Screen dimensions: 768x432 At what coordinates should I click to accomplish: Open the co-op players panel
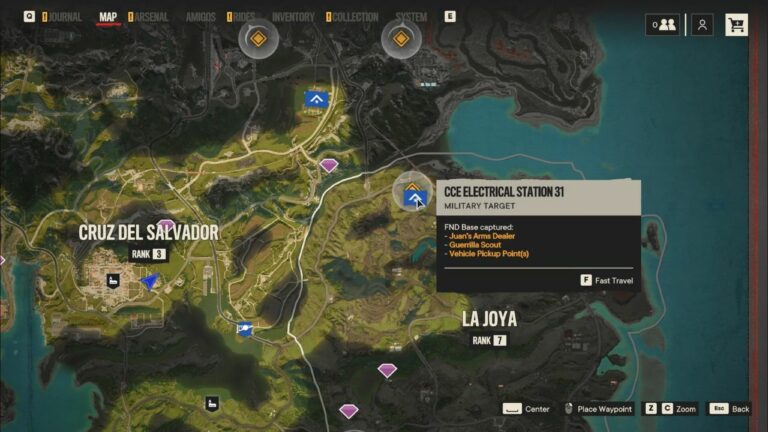662,24
